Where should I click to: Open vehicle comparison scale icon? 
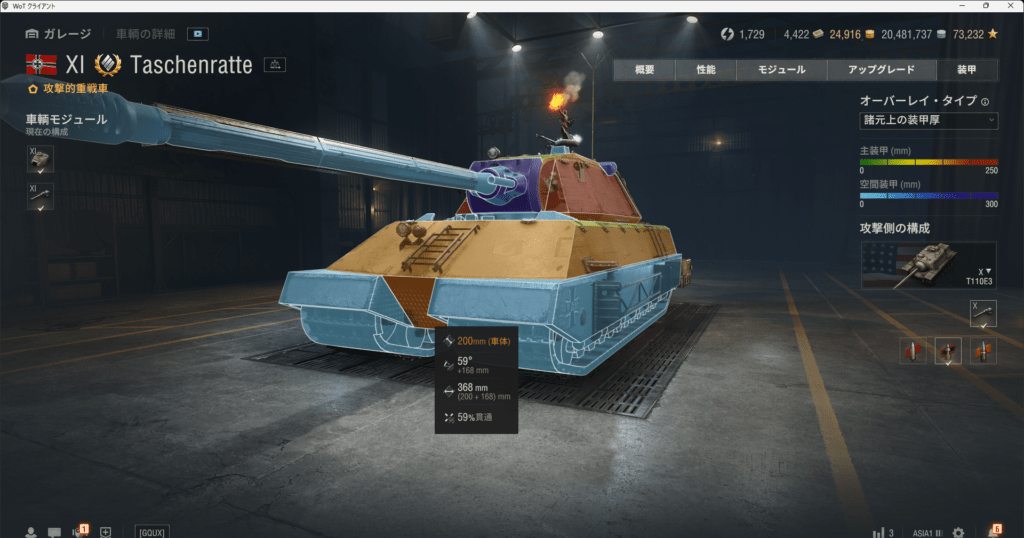[275, 65]
